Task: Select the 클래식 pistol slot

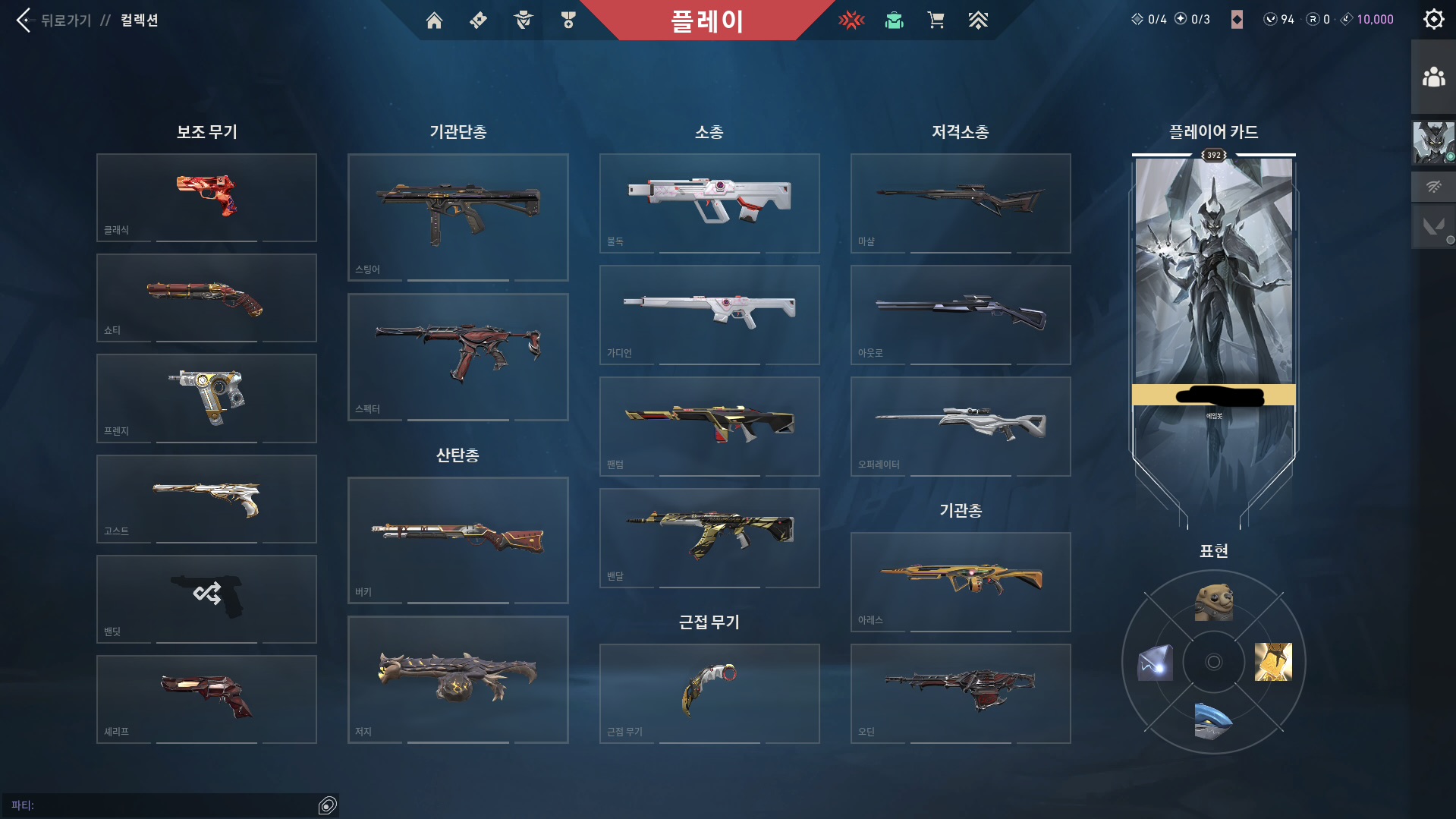Action: [206, 197]
